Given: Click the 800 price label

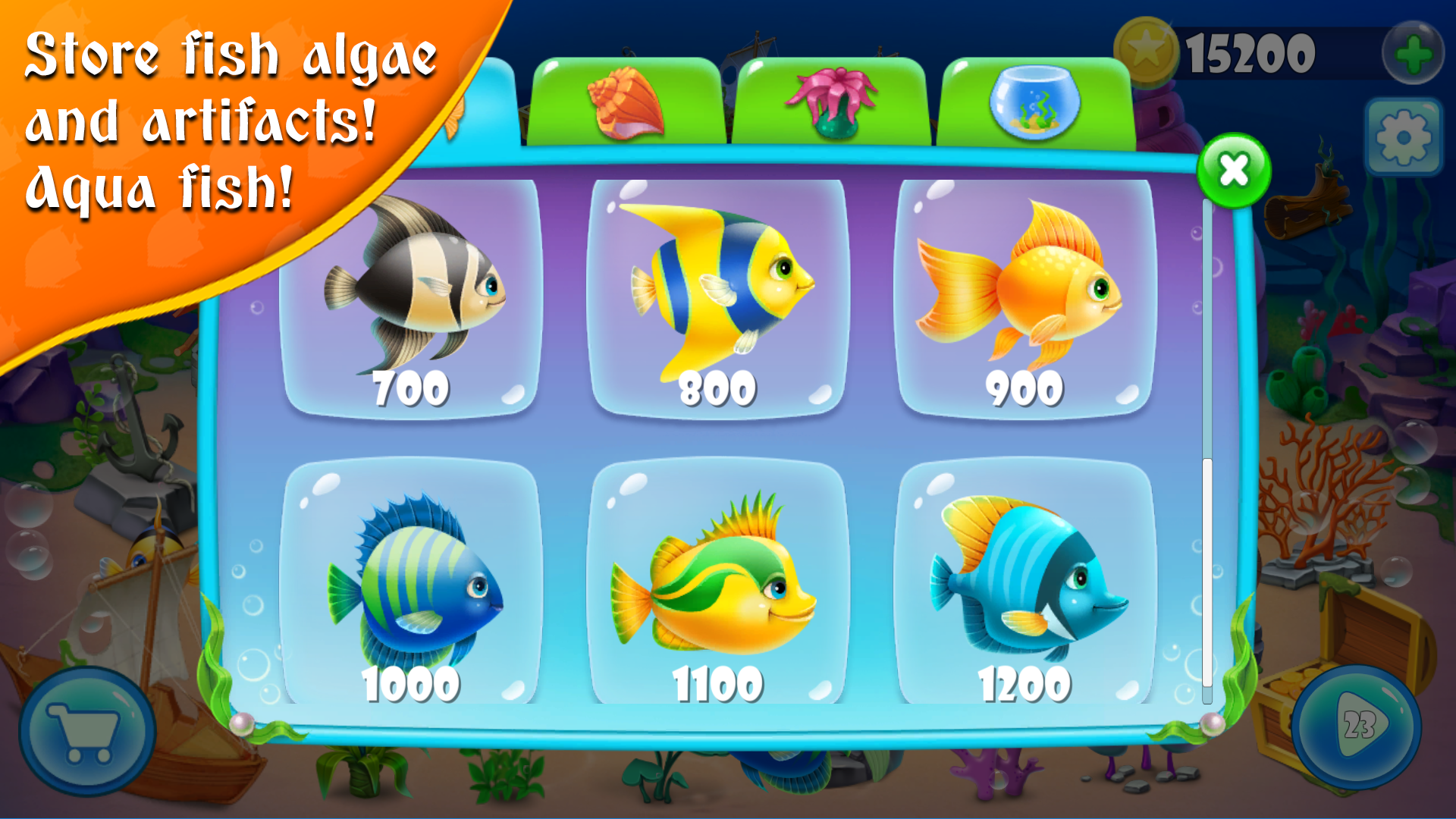Looking at the screenshot, I should [x=717, y=388].
